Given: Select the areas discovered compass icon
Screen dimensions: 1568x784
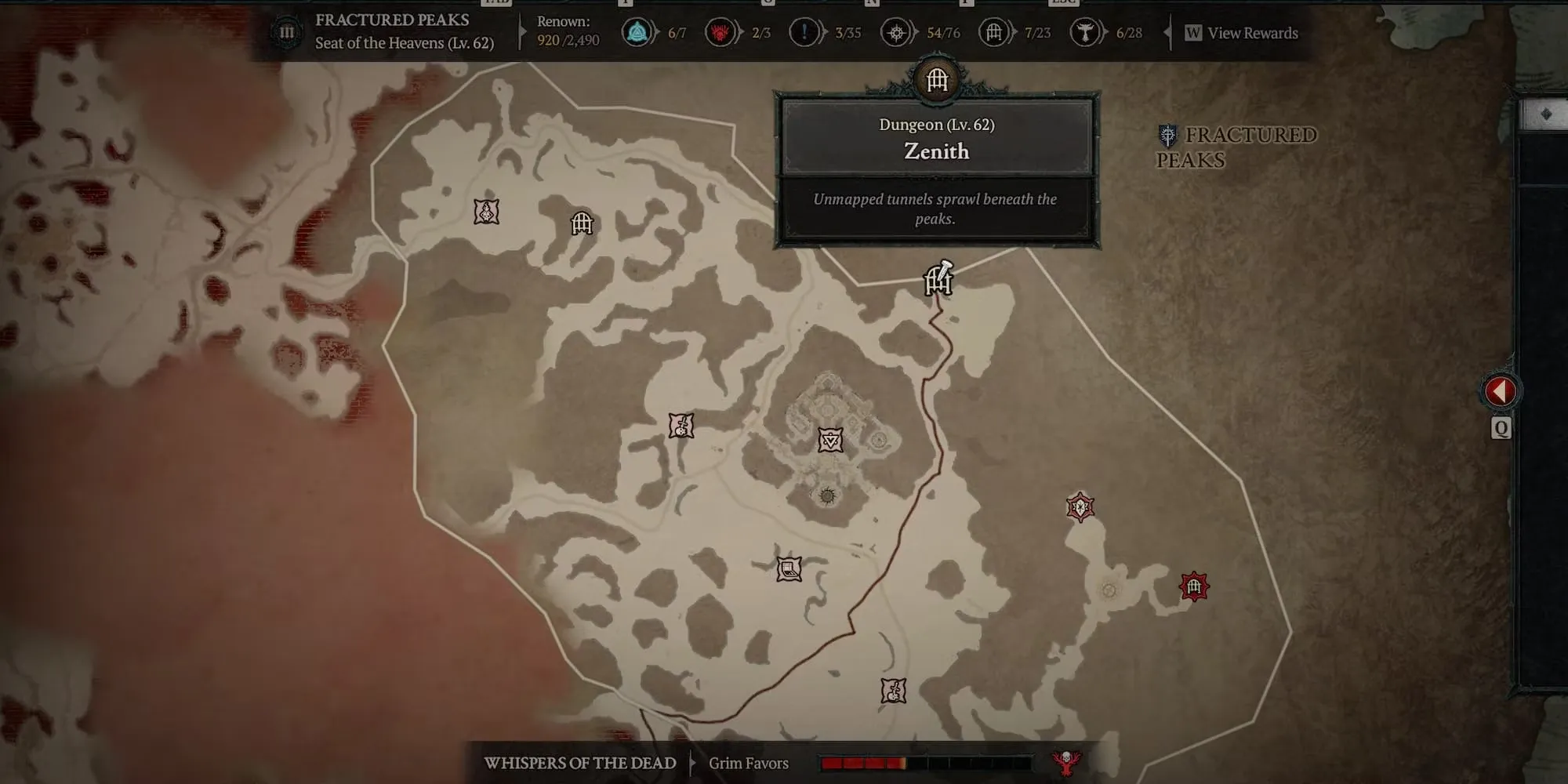Looking at the screenshot, I should (895, 33).
